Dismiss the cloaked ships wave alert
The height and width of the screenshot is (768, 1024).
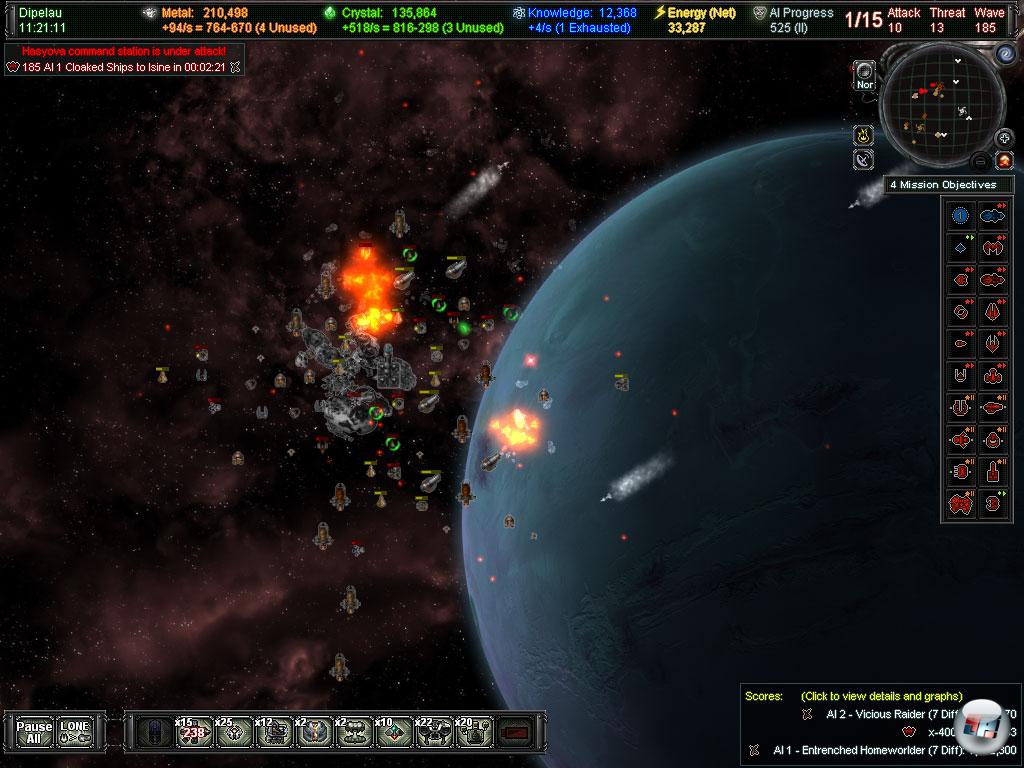pyautogui.click(x=234, y=67)
